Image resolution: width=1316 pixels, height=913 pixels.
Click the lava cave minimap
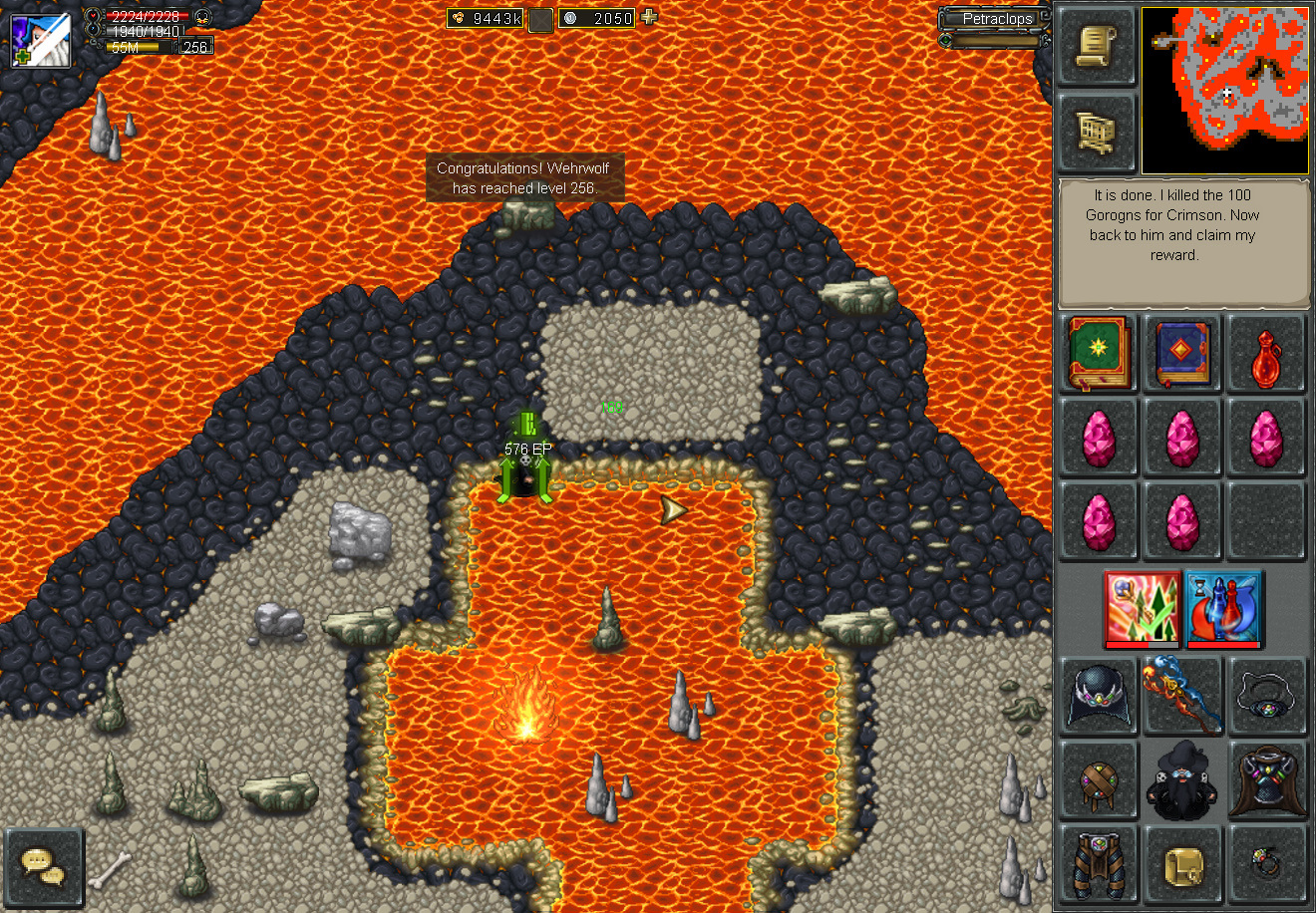click(1224, 91)
